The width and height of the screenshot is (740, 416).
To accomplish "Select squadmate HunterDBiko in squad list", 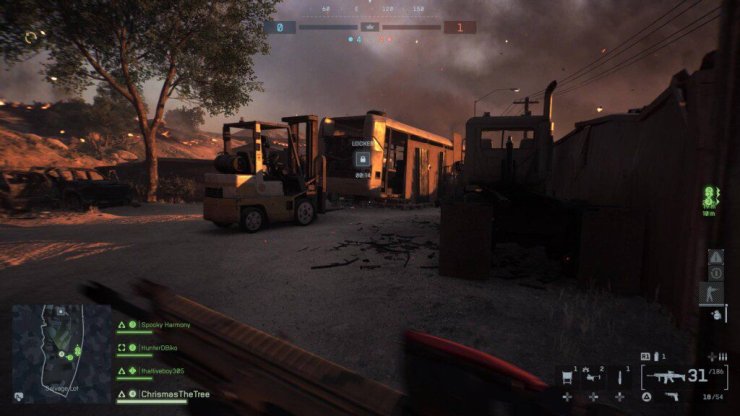I will [164, 348].
